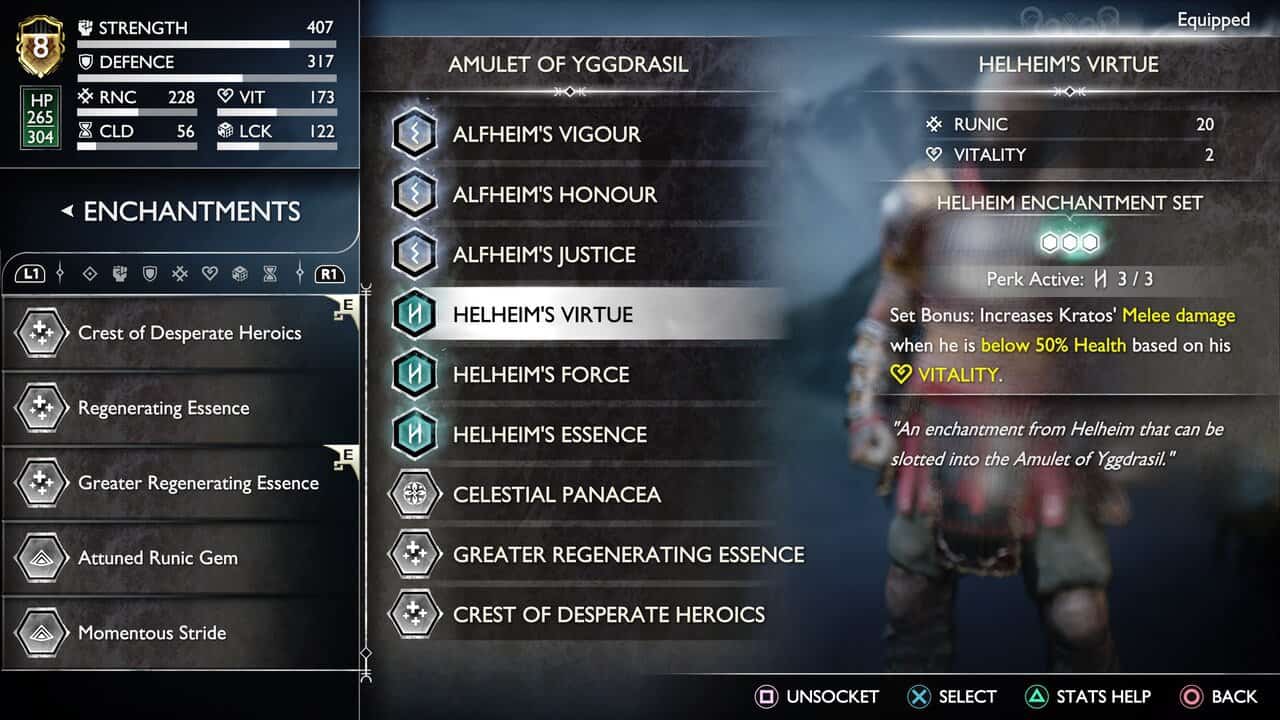
Task: Select Alfheim's Justice in the amulet
Action: 544,254
